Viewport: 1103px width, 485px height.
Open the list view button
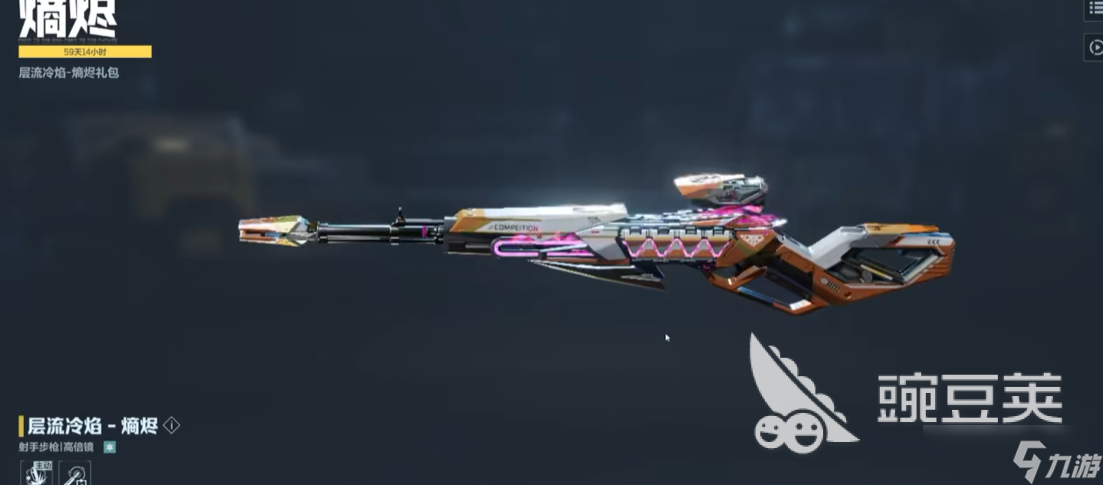pos(1094,8)
